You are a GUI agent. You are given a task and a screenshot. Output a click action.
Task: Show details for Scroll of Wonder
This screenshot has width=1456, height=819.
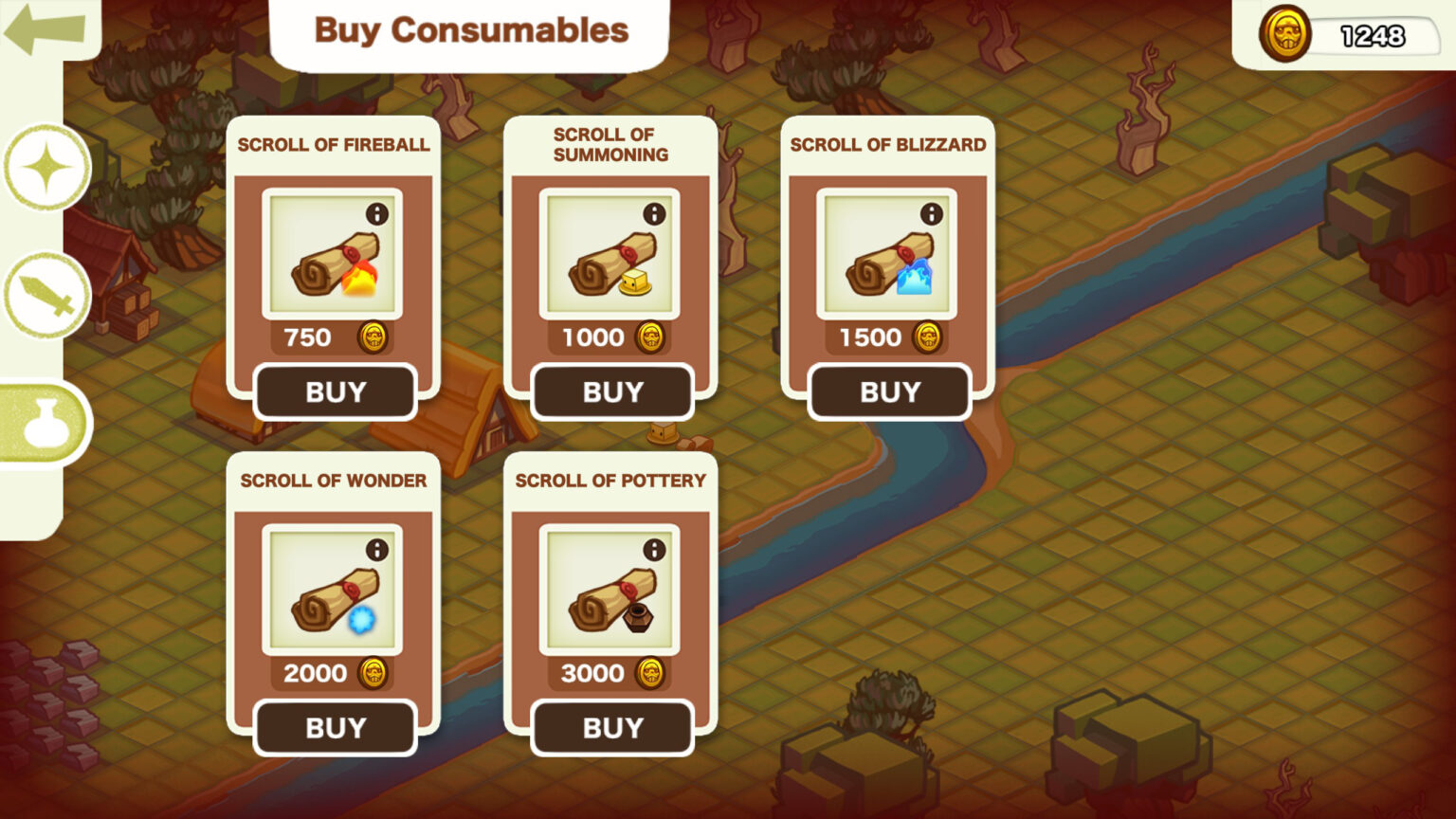[377, 550]
